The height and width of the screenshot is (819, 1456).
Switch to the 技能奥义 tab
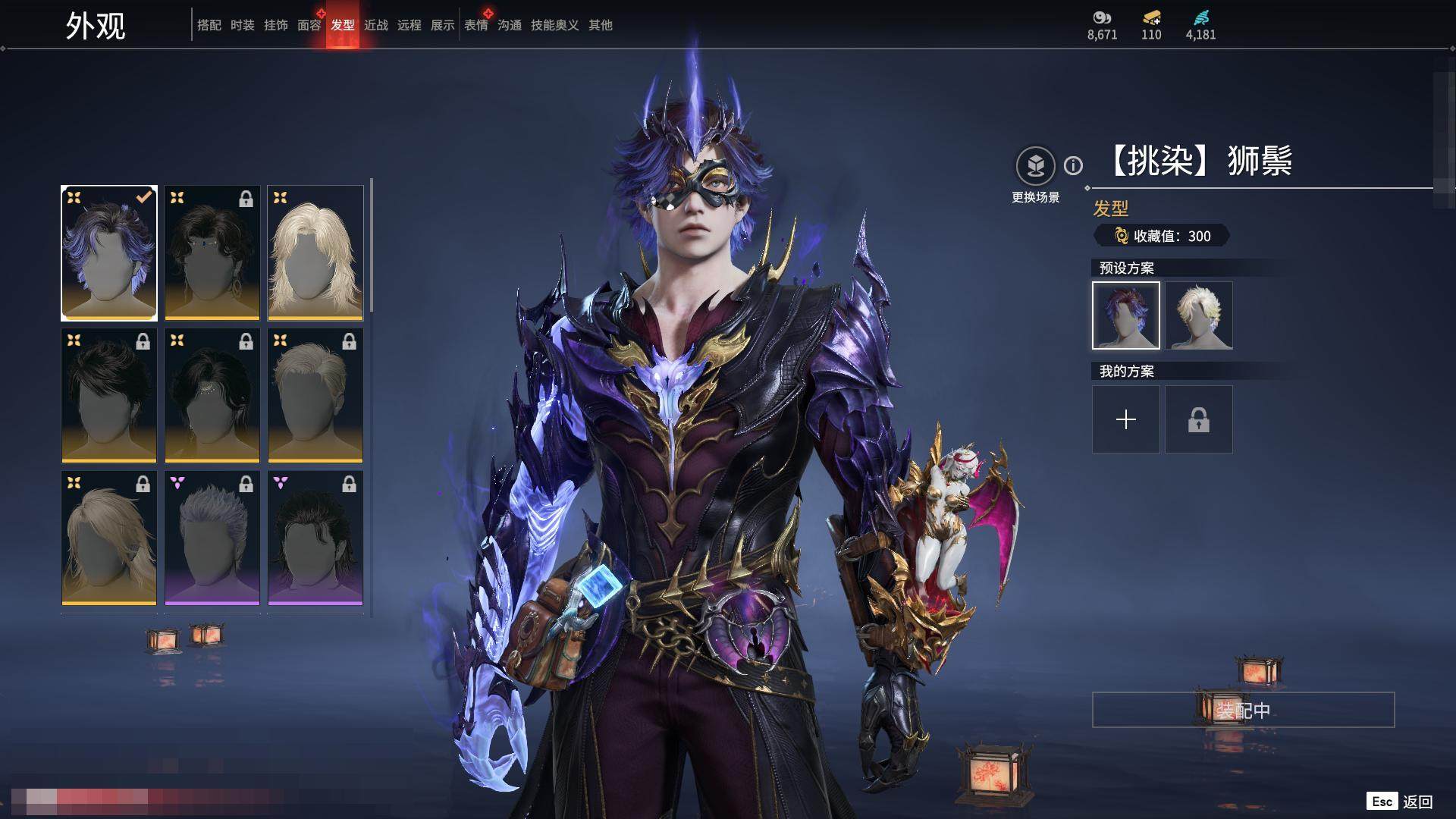click(x=554, y=25)
